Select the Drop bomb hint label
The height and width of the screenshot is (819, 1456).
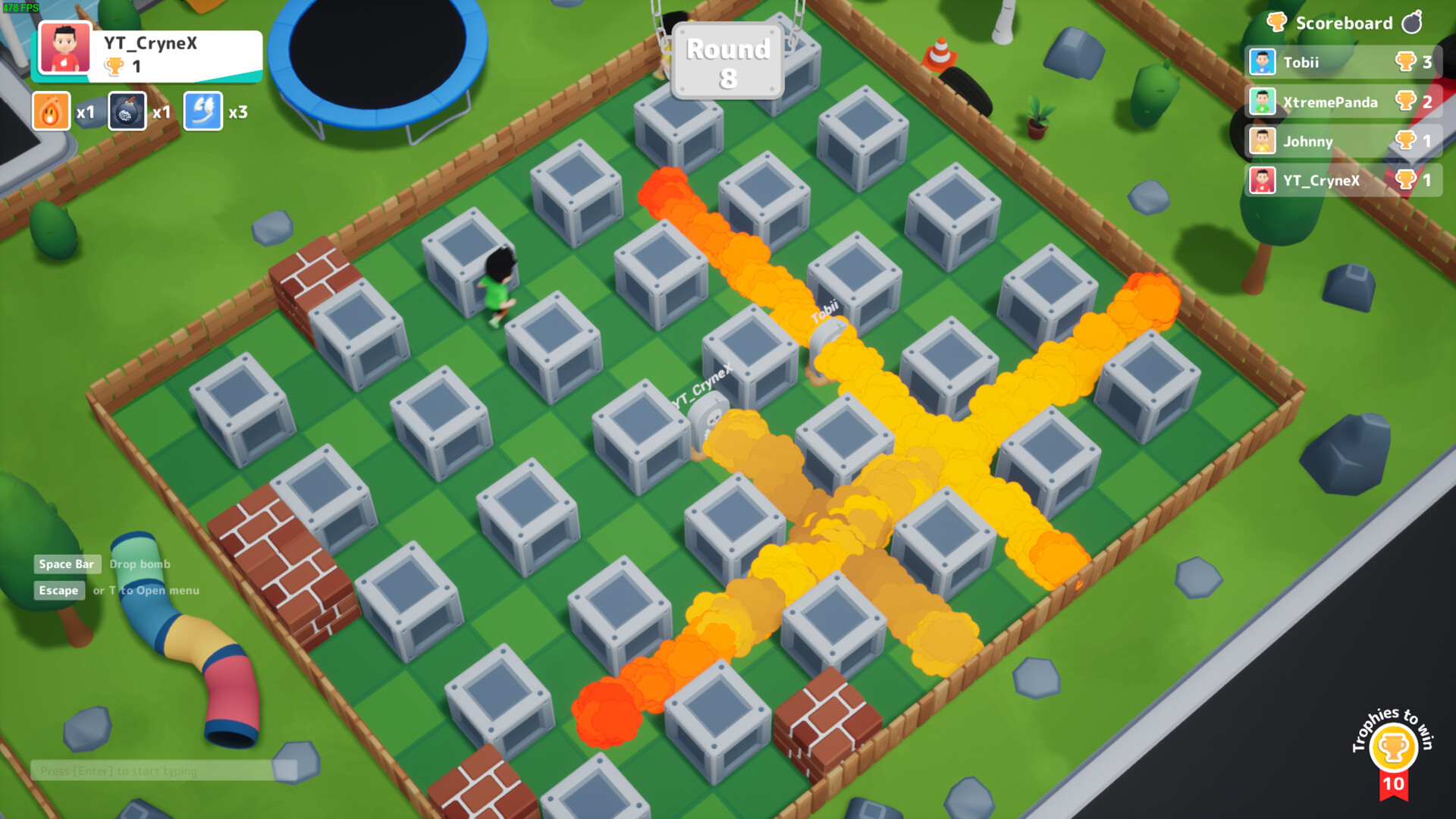140,564
